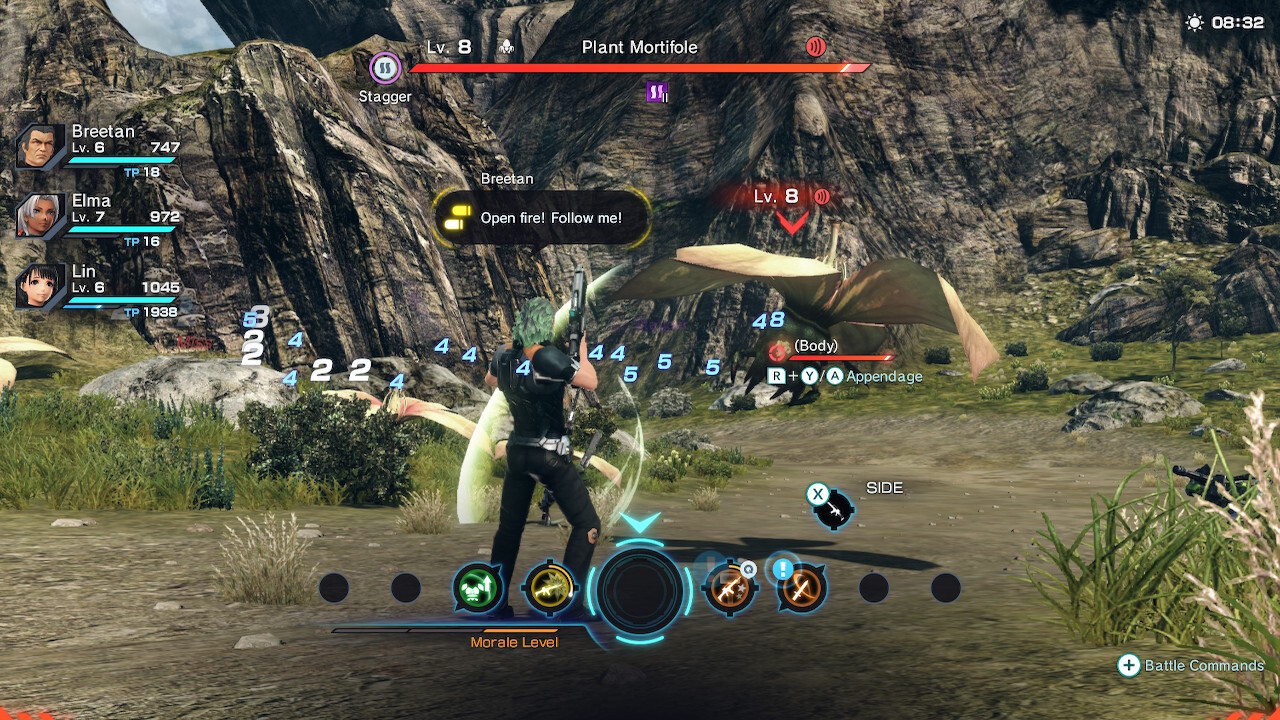Select Elma's party portrait
The height and width of the screenshot is (720, 1280).
click(41, 216)
